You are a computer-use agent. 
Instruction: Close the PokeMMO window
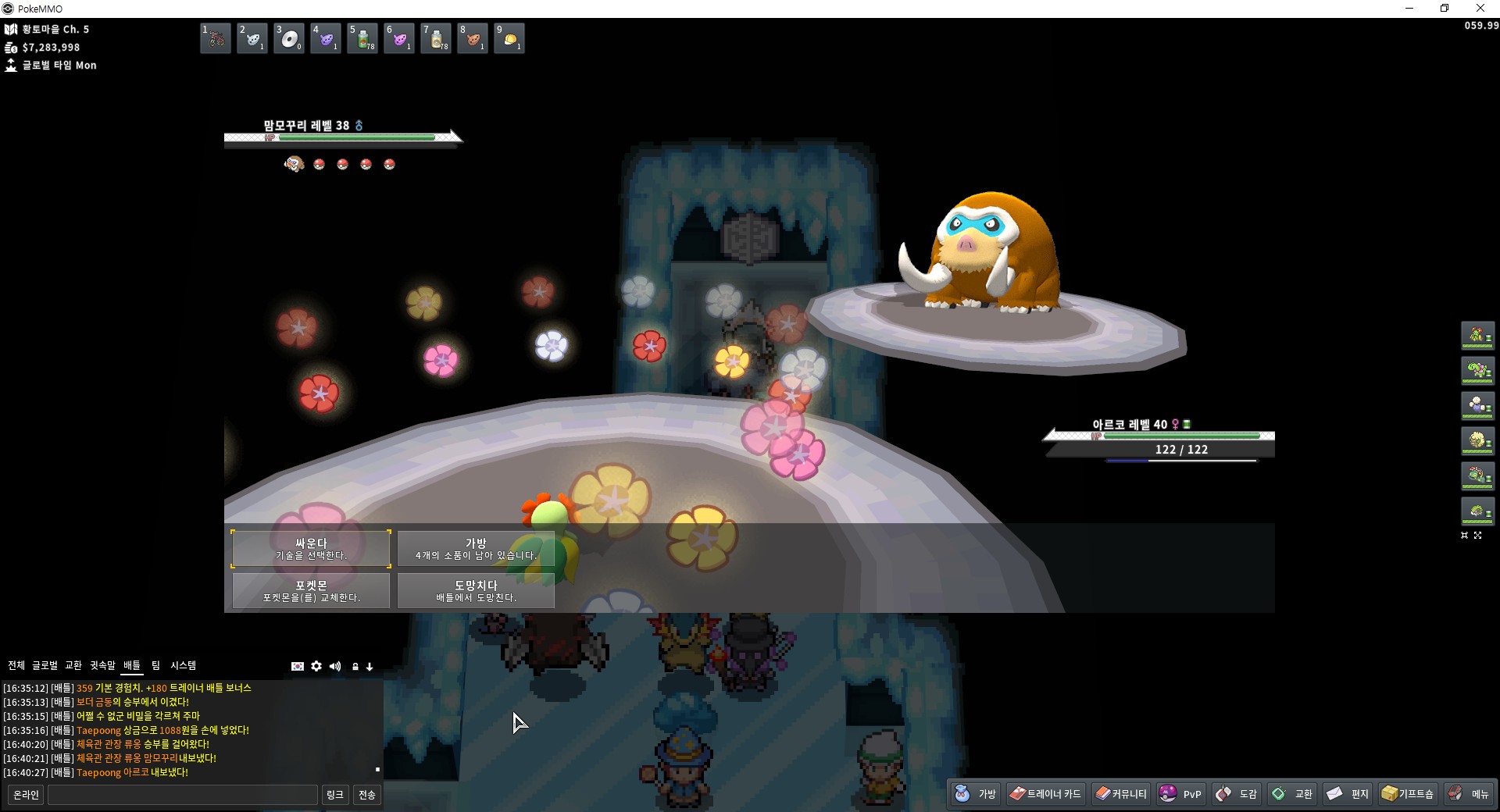pyautogui.click(x=1480, y=9)
